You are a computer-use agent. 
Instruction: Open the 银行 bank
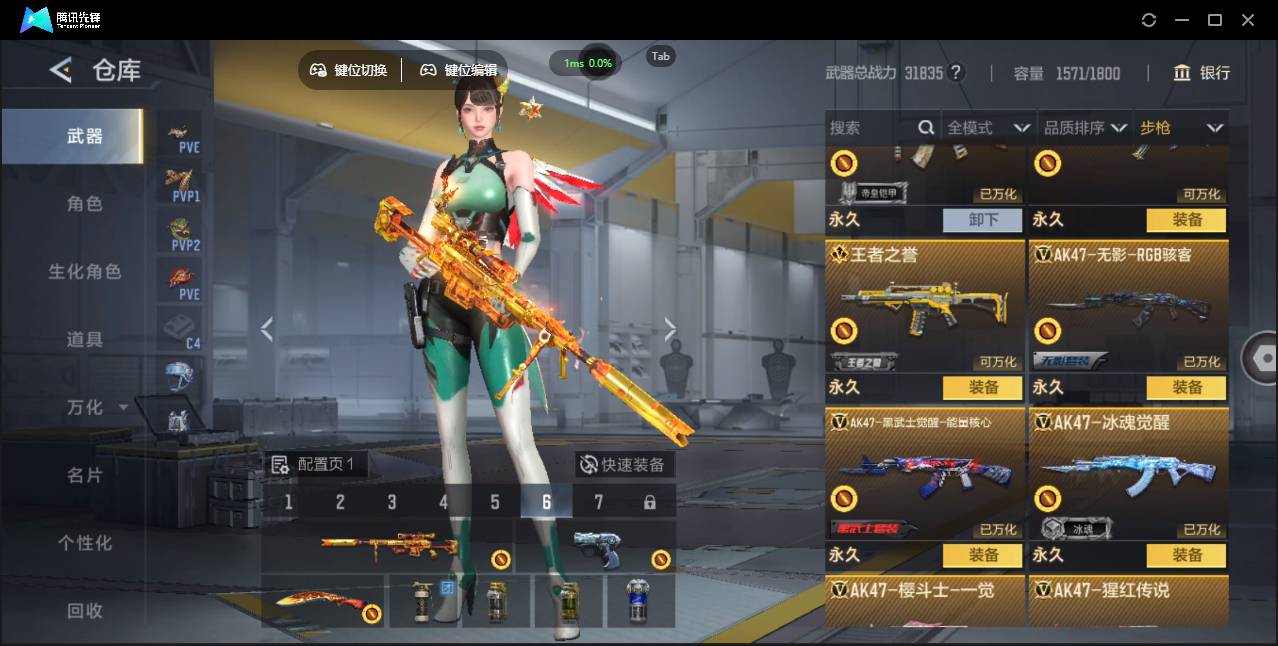point(1202,73)
